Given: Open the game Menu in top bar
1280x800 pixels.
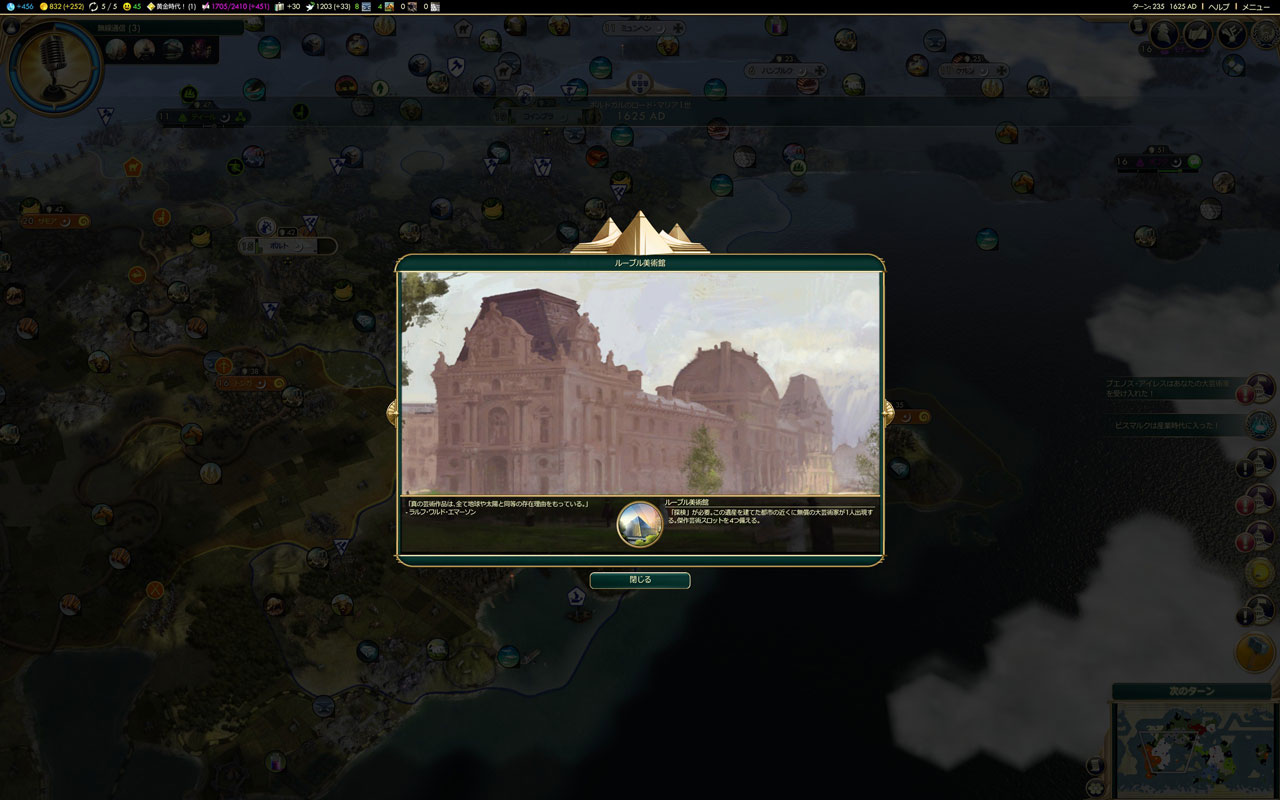Looking at the screenshot, I should tap(1255, 6).
